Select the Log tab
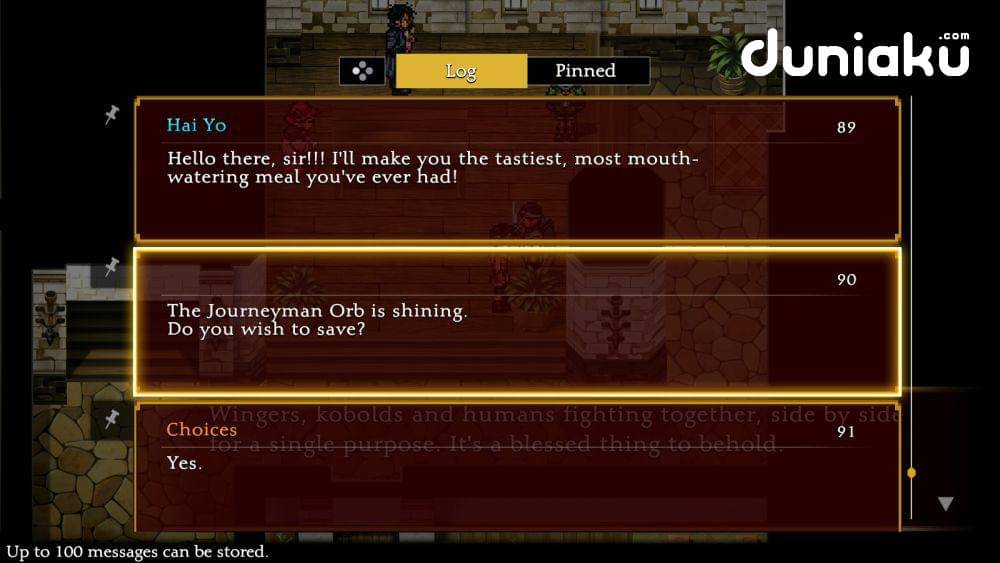The image size is (1000, 563). coord(461,71)
